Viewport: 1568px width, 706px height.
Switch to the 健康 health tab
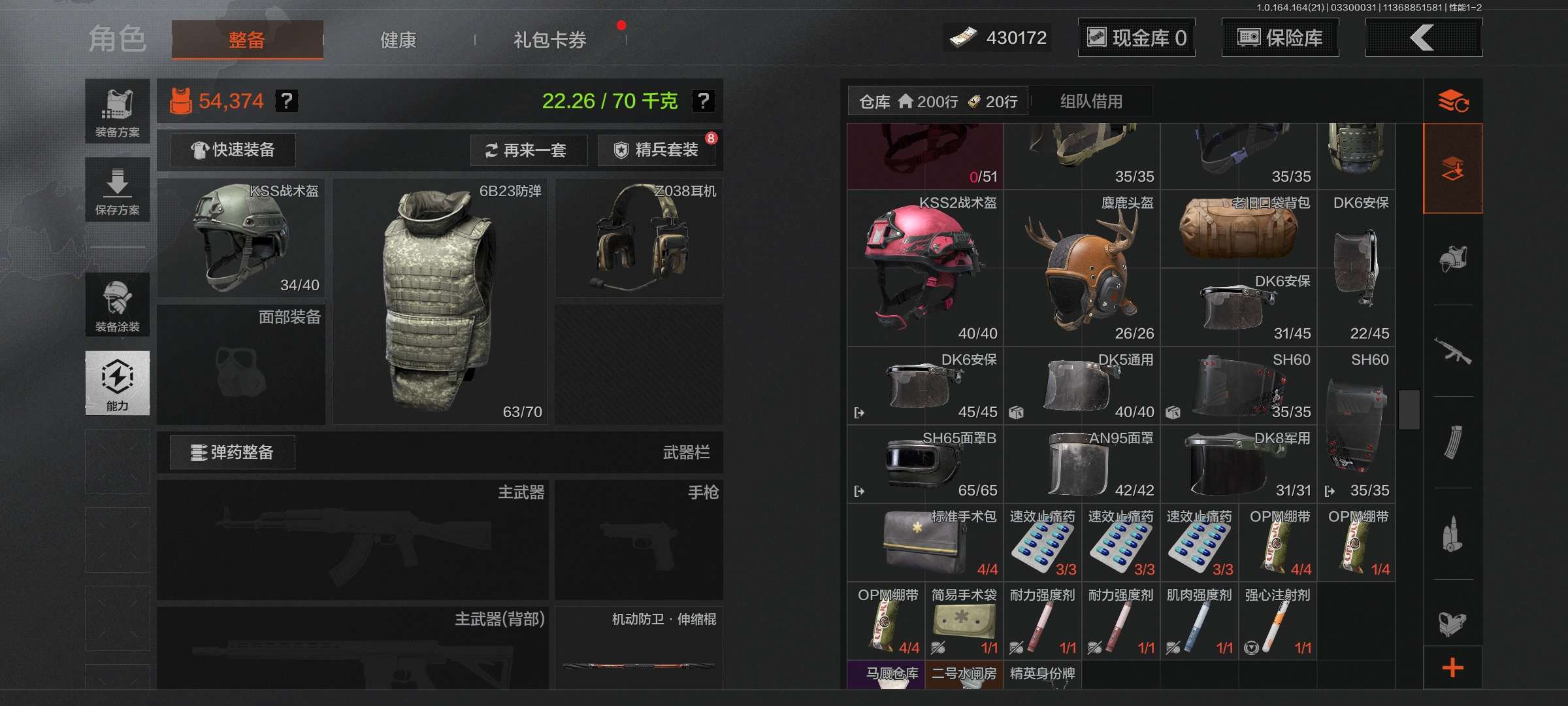pos(397,41)
